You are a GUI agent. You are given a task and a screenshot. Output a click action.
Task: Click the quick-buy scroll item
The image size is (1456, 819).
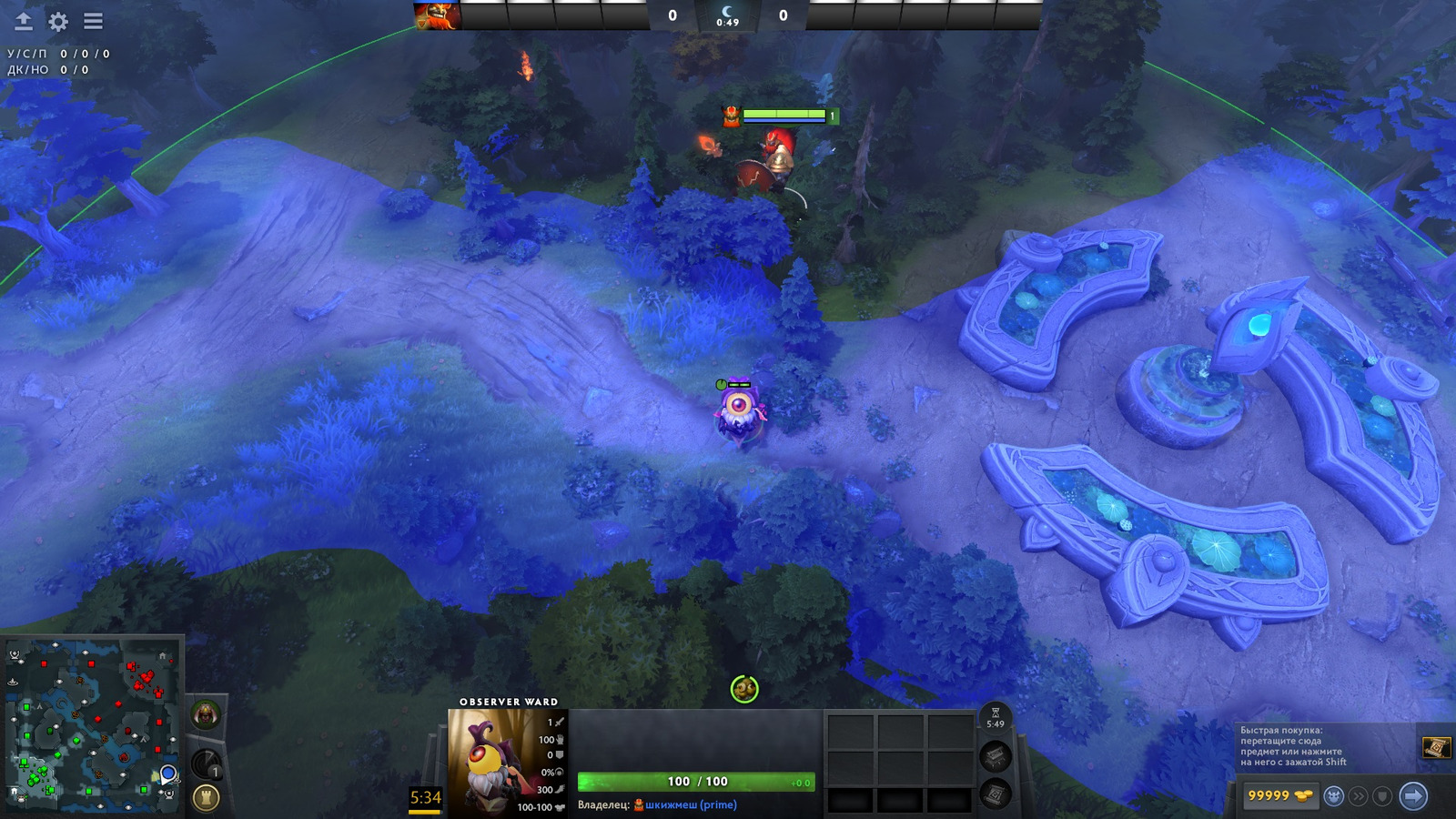(x=1435, y=747)
